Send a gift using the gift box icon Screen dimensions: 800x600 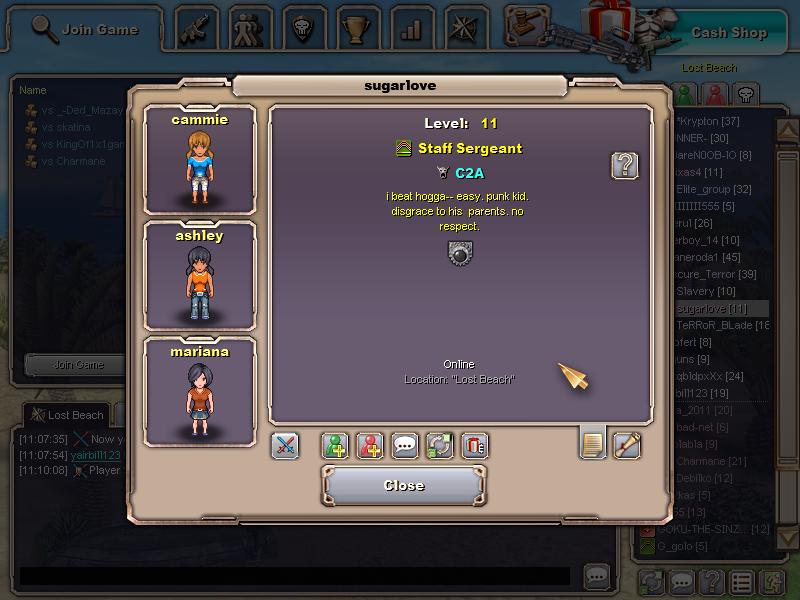(x=475, y=446)
